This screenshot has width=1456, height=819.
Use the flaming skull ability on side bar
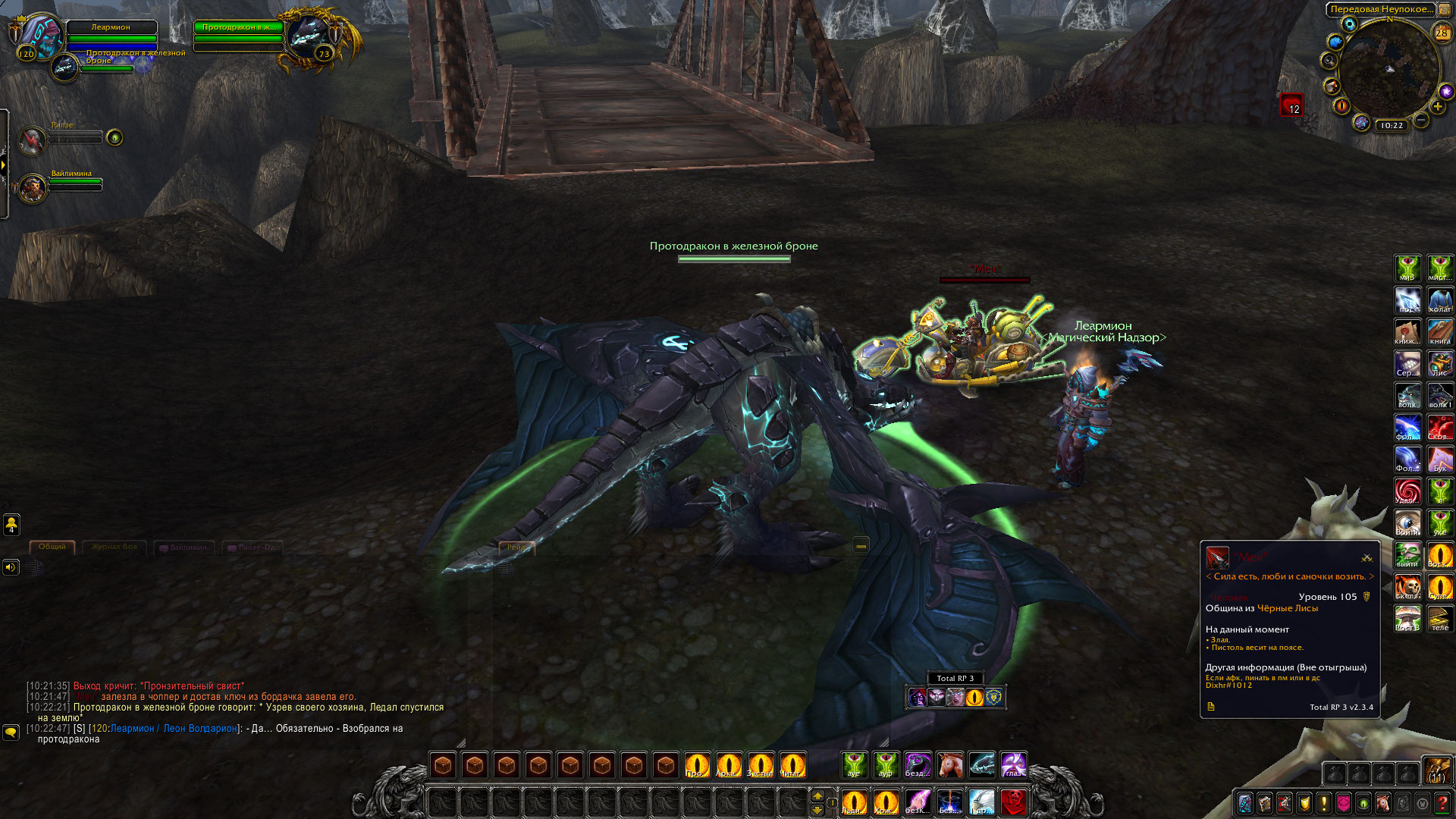coord(1408,587)
